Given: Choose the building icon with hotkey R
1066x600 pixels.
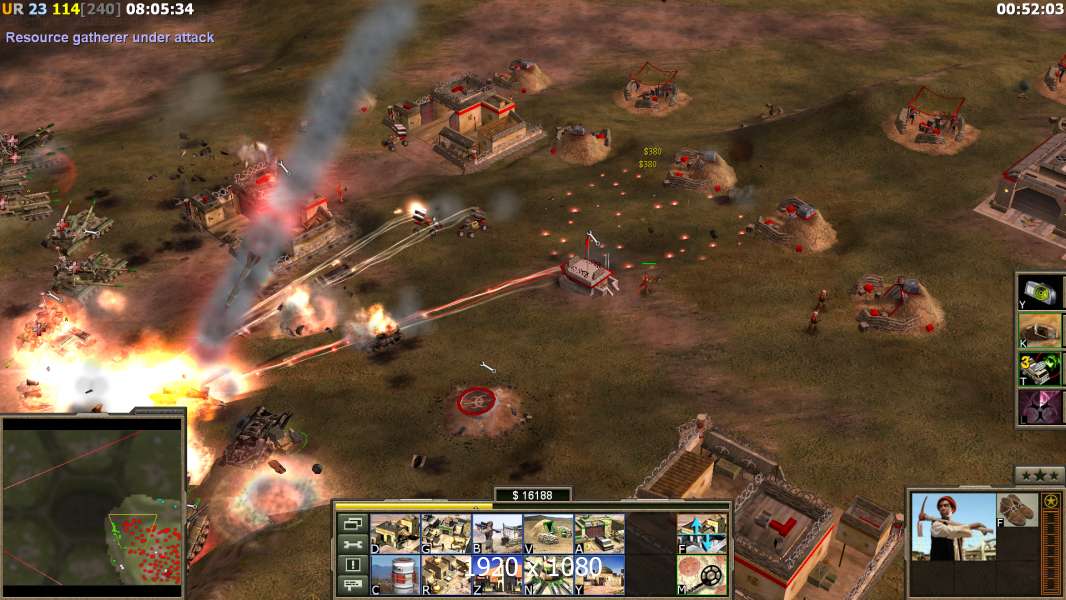Looking at the screenshot, I should tap(446, 575).
